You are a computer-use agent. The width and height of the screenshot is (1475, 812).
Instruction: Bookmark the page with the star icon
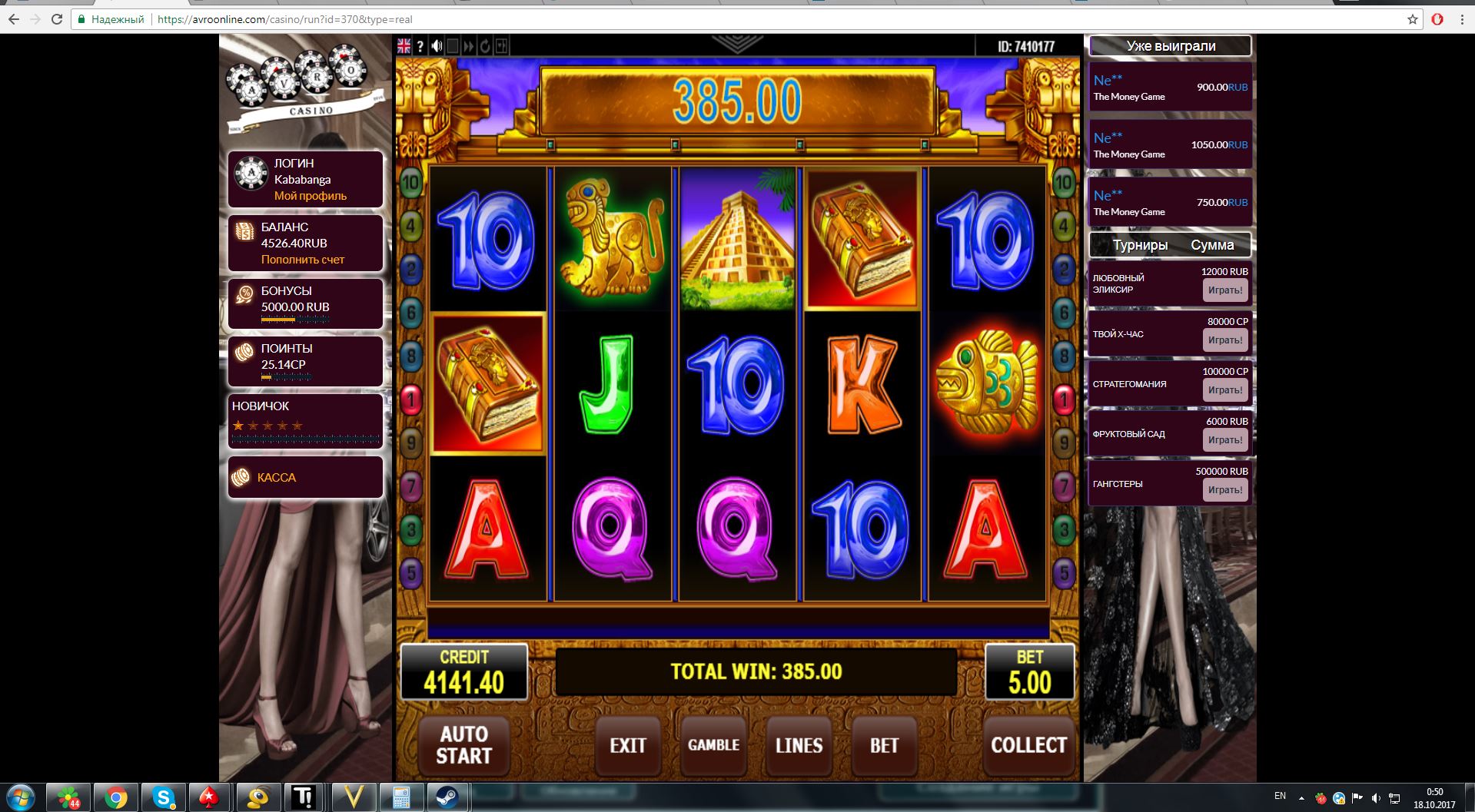(x=1413, y=19)
